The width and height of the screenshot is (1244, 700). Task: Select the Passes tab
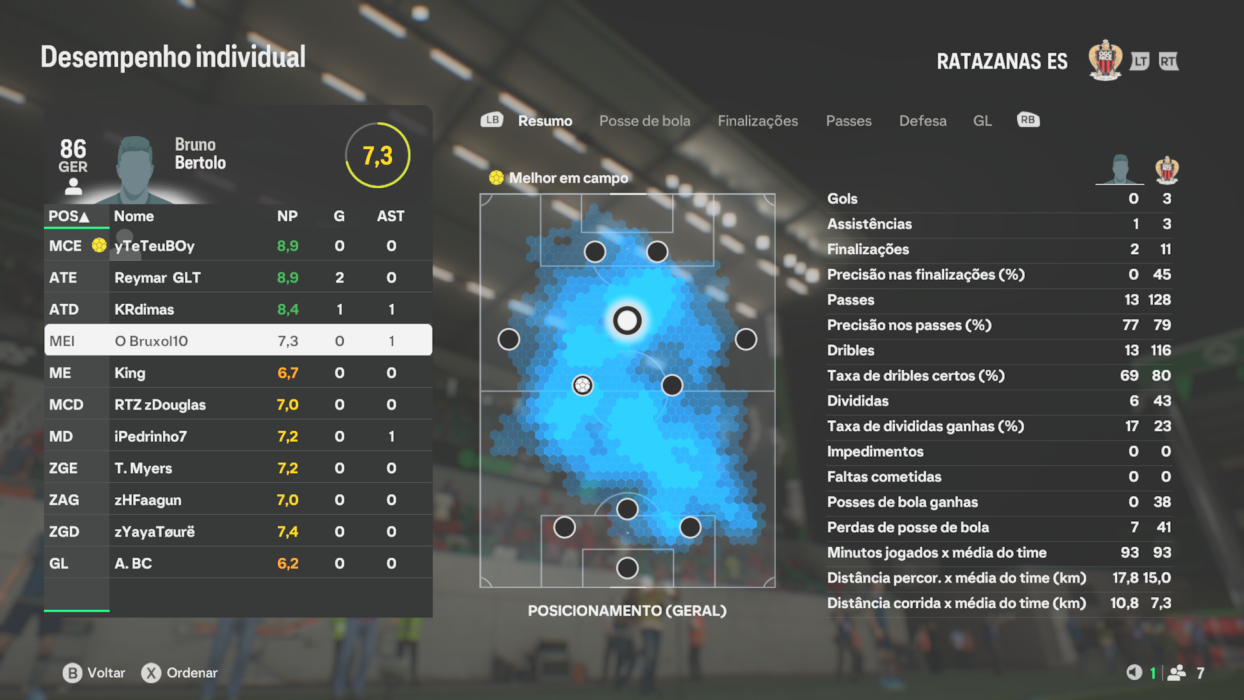848,121
